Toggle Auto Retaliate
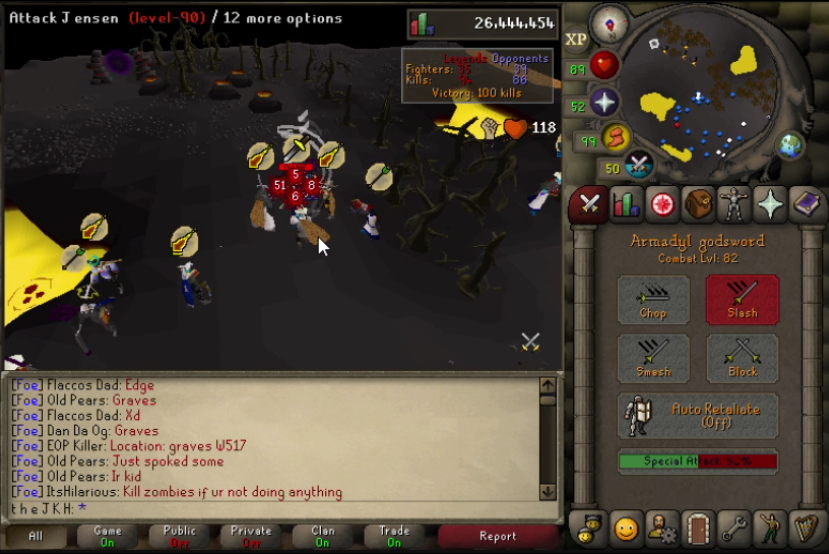This screenshot has width=829, height=554. (697, 415)
